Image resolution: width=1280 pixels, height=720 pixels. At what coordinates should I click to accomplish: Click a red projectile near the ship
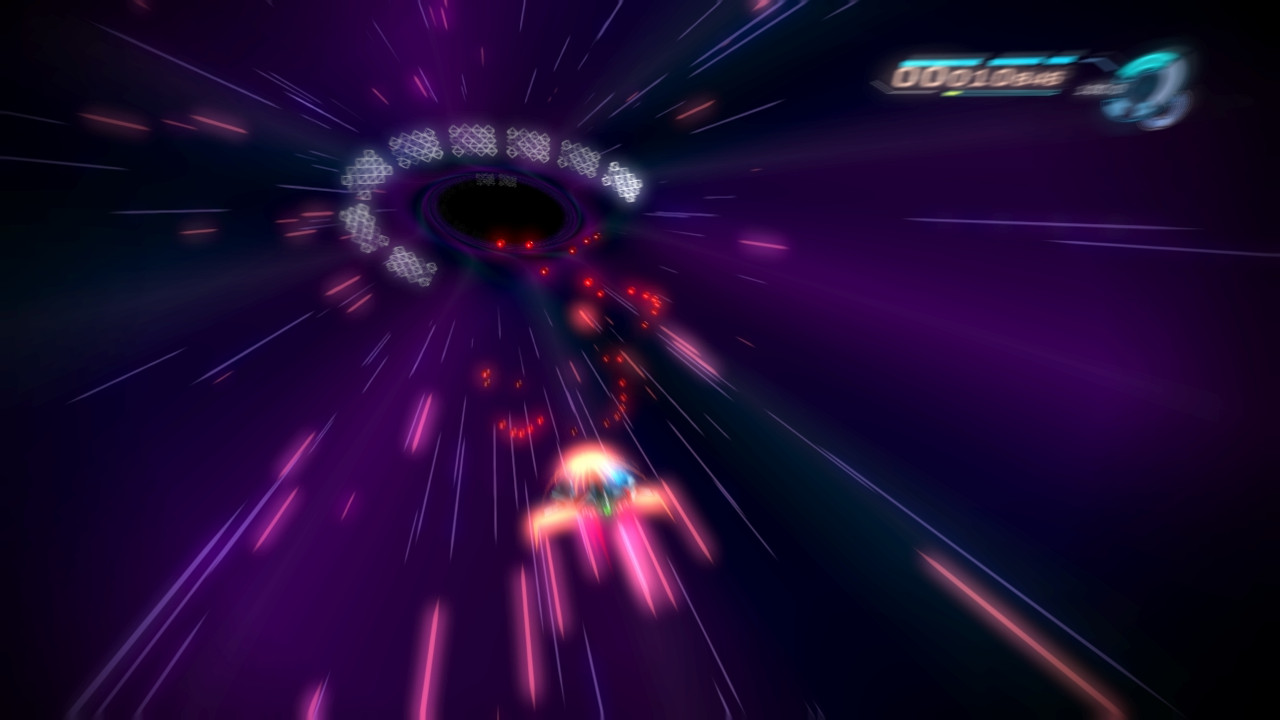point(520,430)
